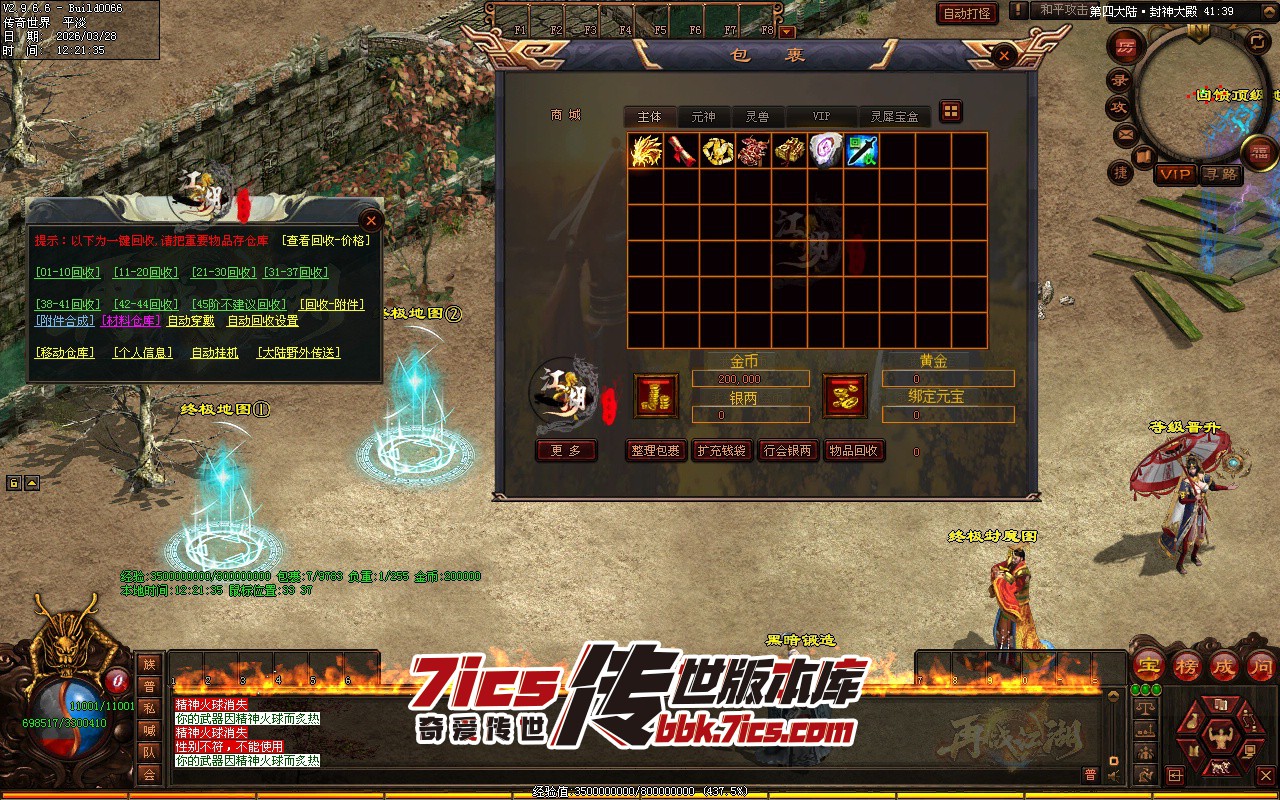Click the 更多 button in inventory

[566, 451]
